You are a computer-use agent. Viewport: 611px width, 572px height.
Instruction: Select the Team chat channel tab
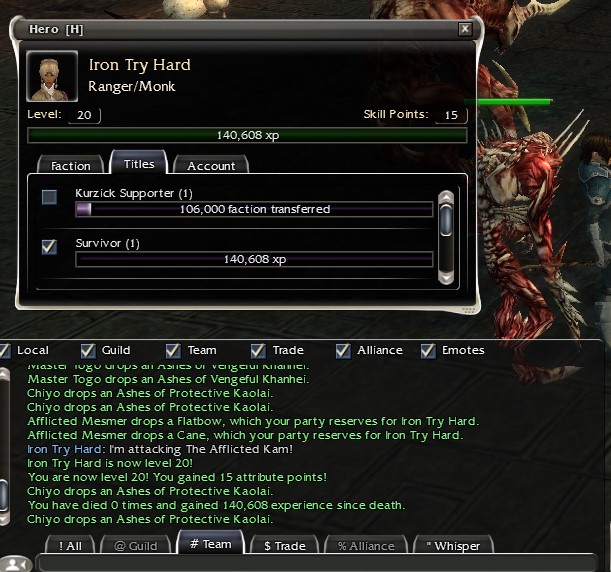click(209, 545)
